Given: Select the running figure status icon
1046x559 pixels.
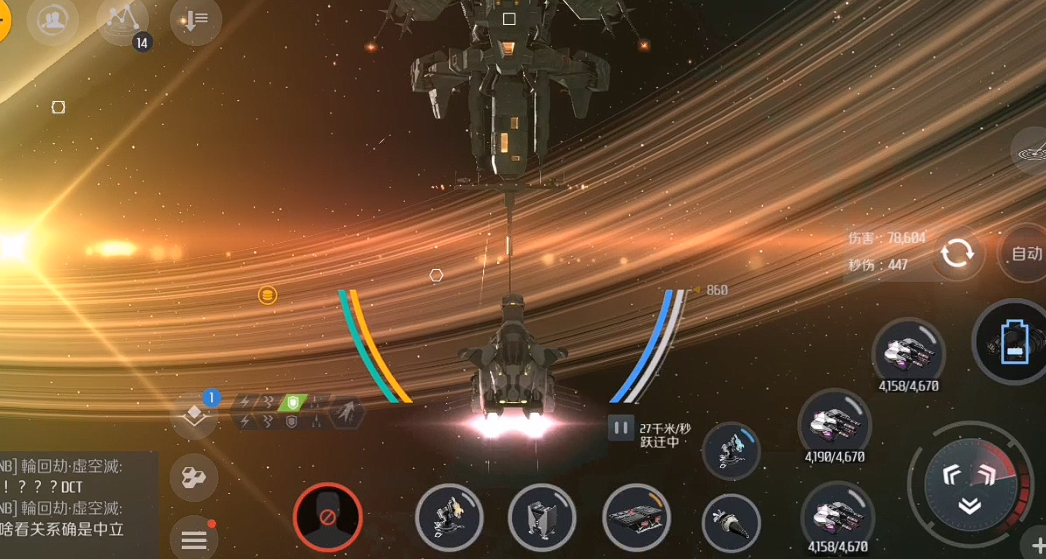Looking at the screenshot, I should (343, 411).
